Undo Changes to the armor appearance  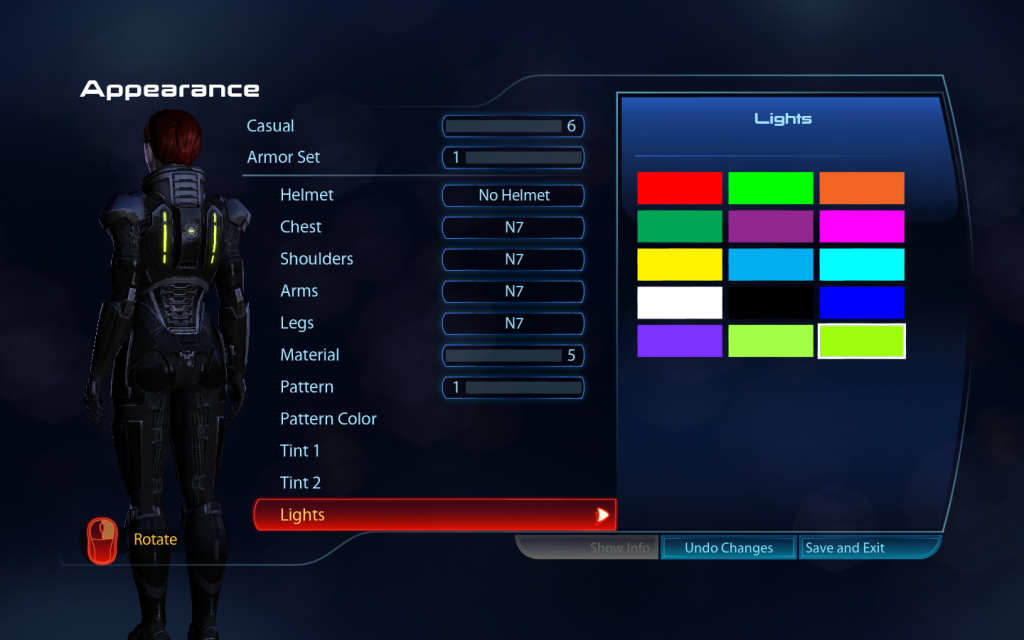(x=728, y=548)
